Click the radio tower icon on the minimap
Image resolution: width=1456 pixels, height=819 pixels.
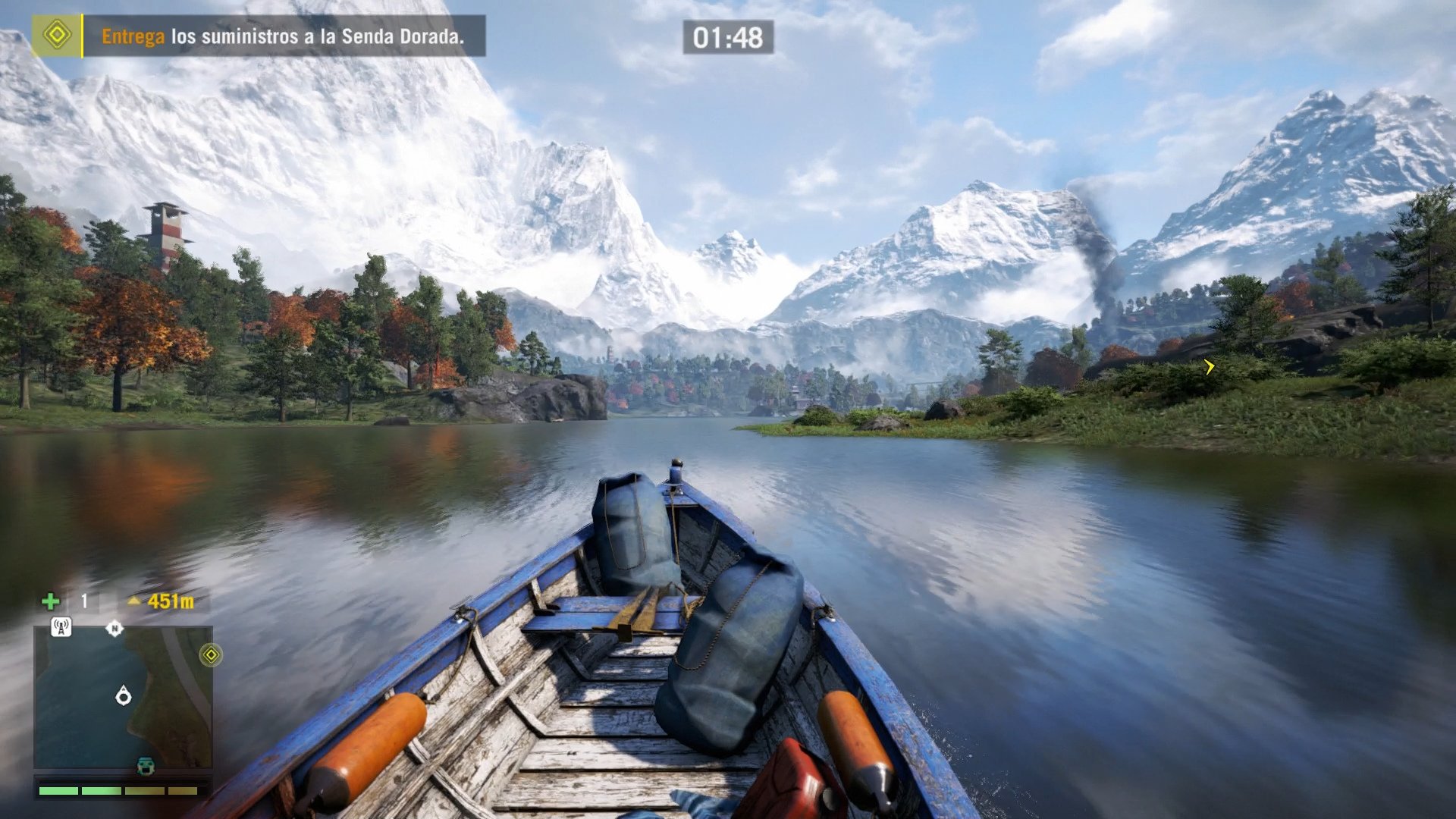pos(61,627)
